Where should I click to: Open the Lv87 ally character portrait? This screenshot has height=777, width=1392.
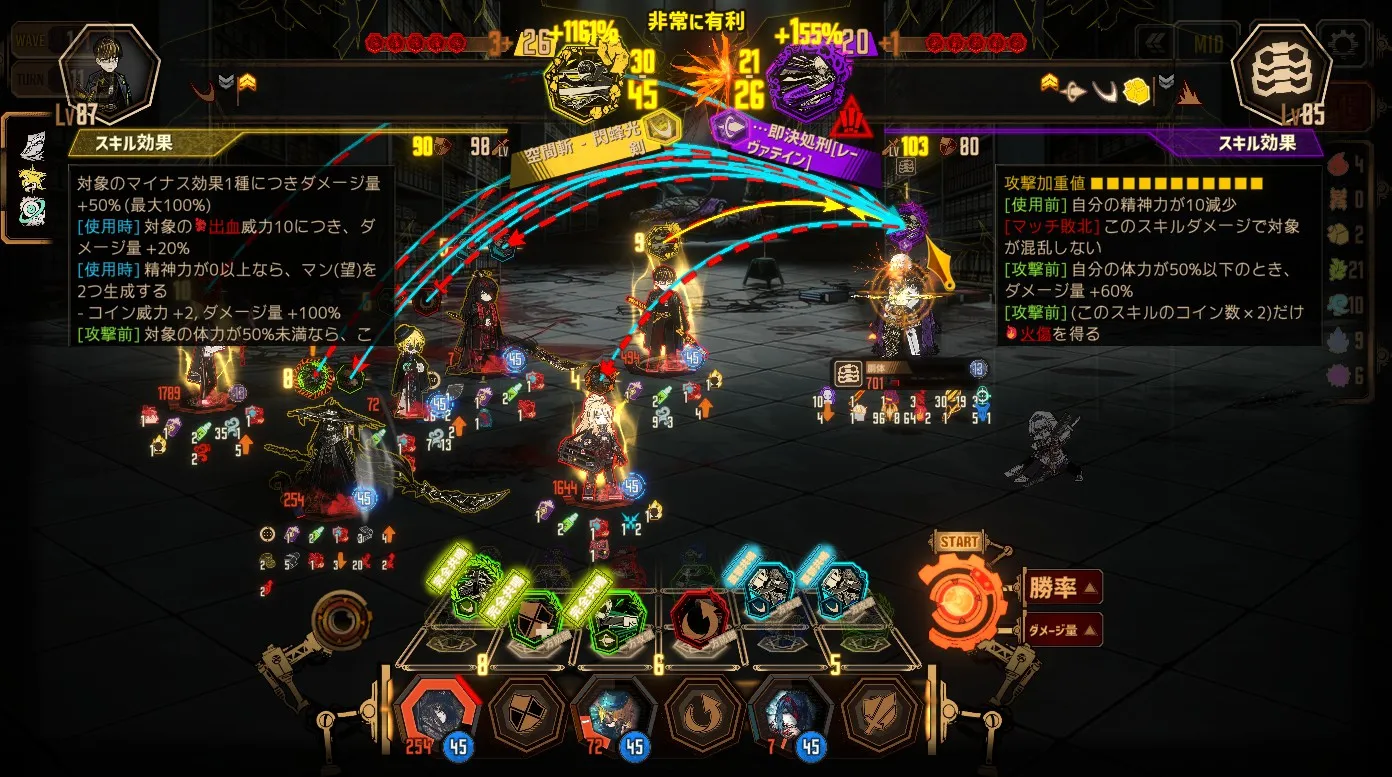[109, 70]
